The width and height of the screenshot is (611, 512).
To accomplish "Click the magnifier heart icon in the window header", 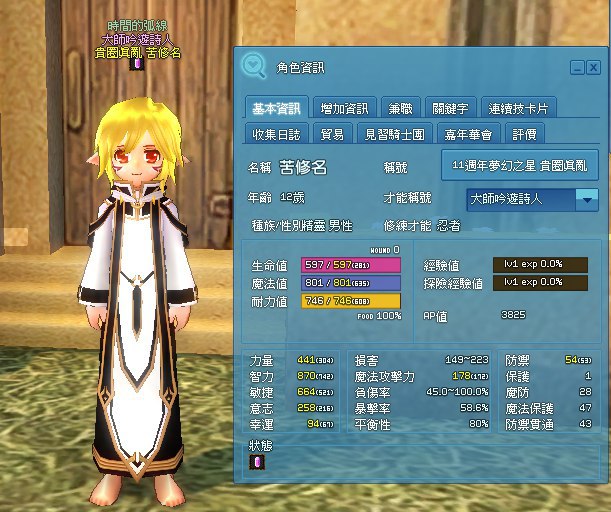I will coord(255,66).
